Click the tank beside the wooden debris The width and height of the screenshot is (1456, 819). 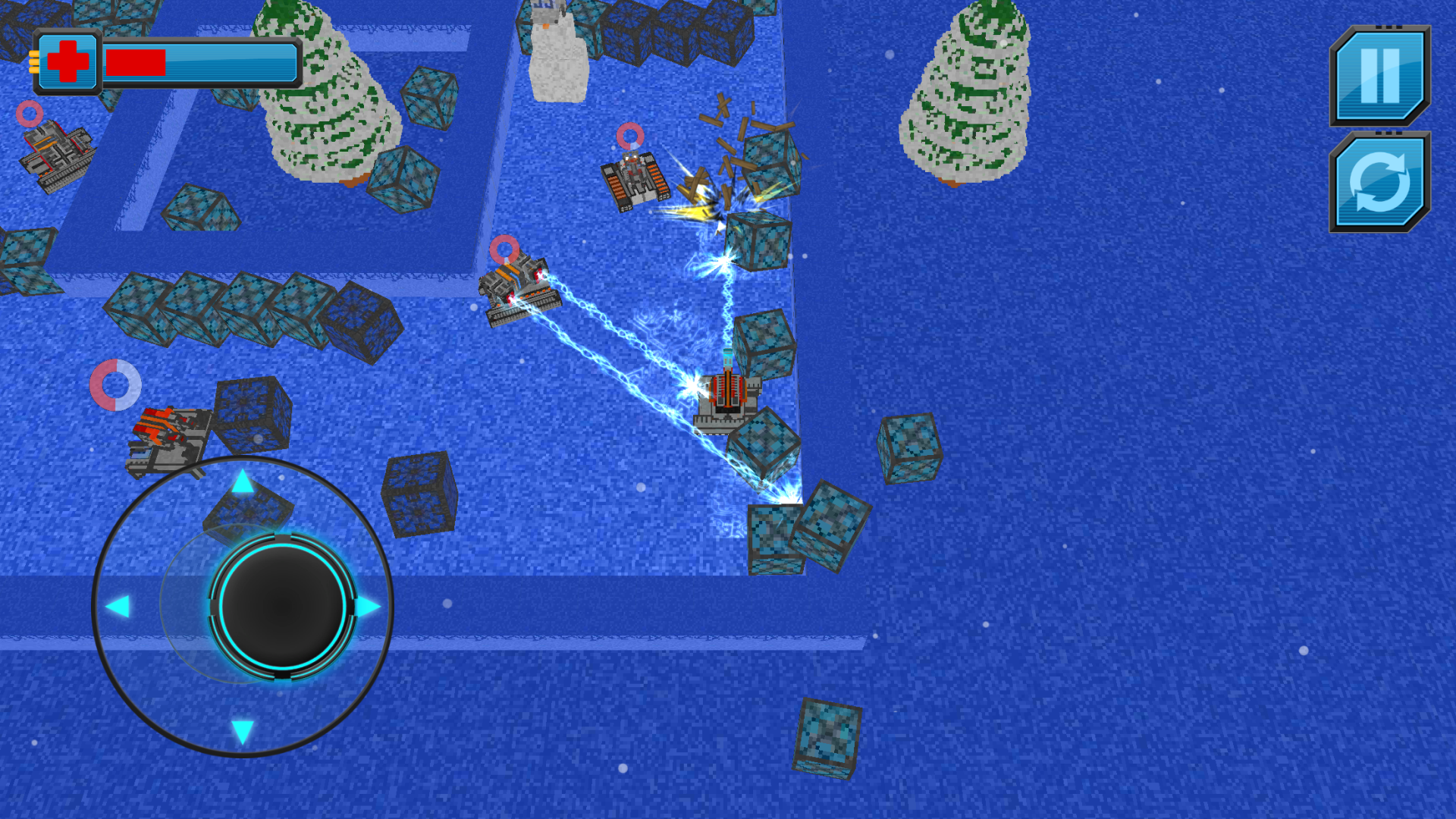[x=634, y=184]
